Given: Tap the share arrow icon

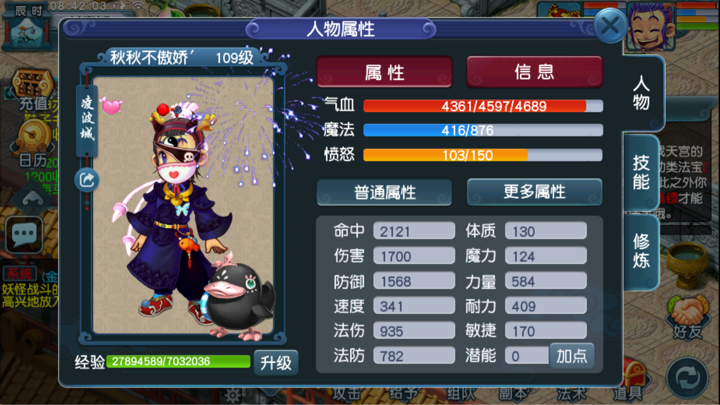Looking at the screenshot, I should pyautogui.click(x=87, y=180).
